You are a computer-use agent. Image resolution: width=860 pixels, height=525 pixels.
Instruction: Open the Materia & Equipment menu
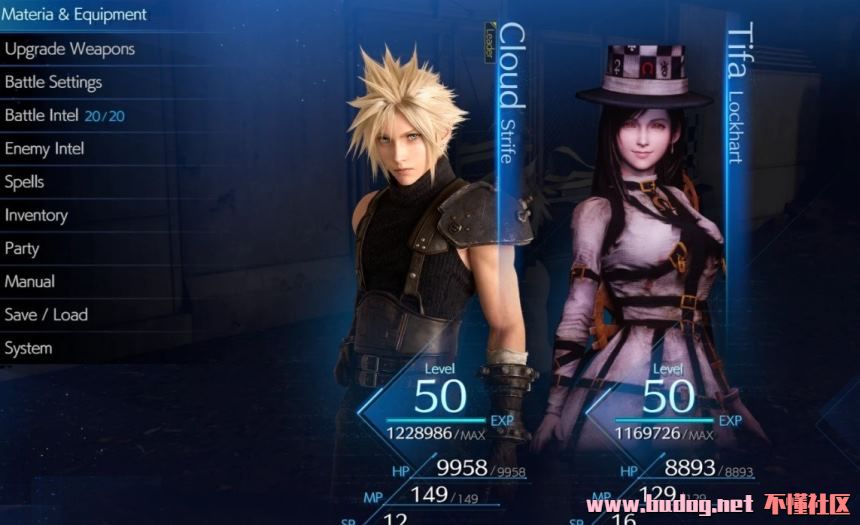[x=75, y=15]
